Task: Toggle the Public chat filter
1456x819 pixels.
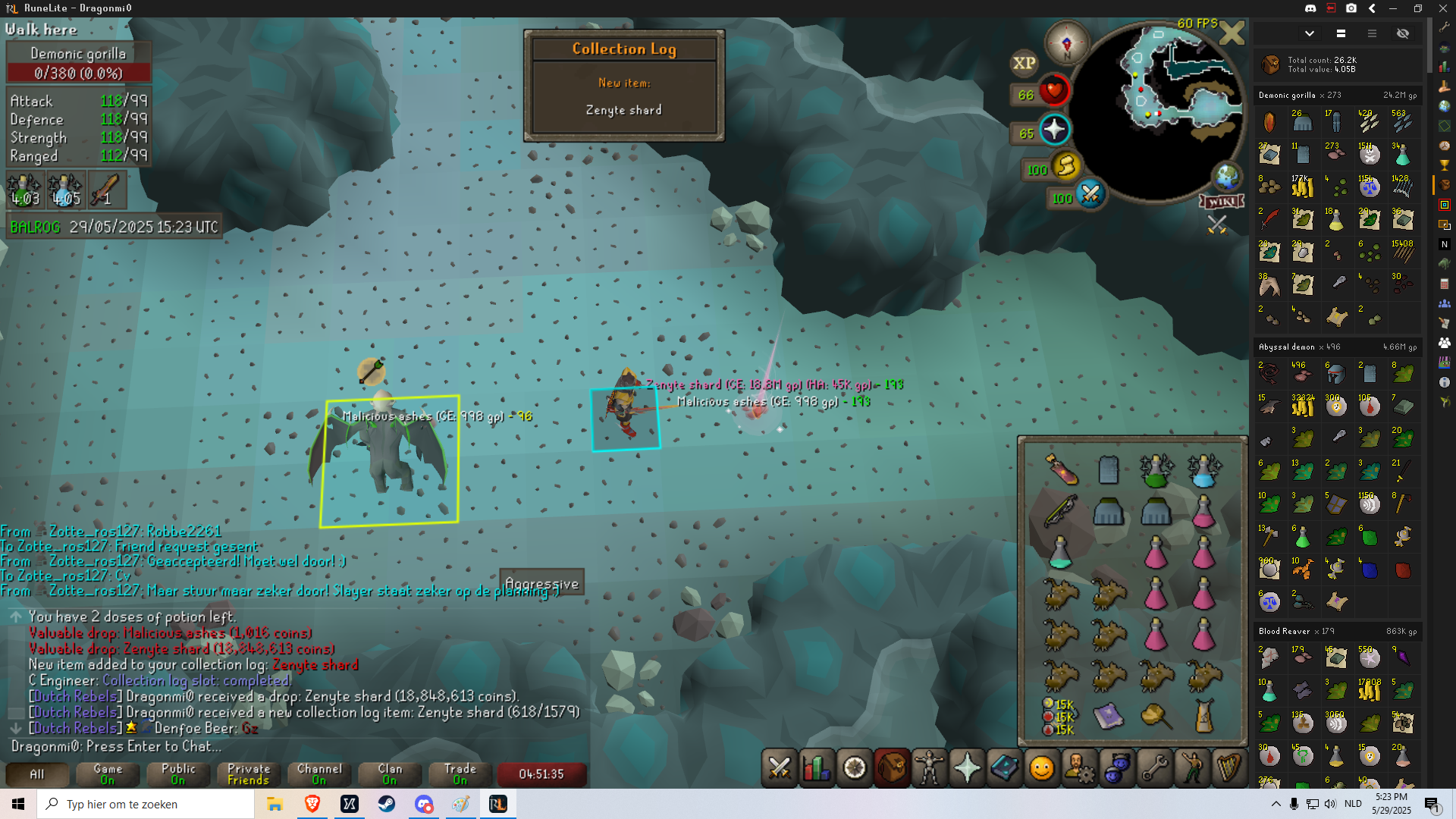Action: click(178, 773)
